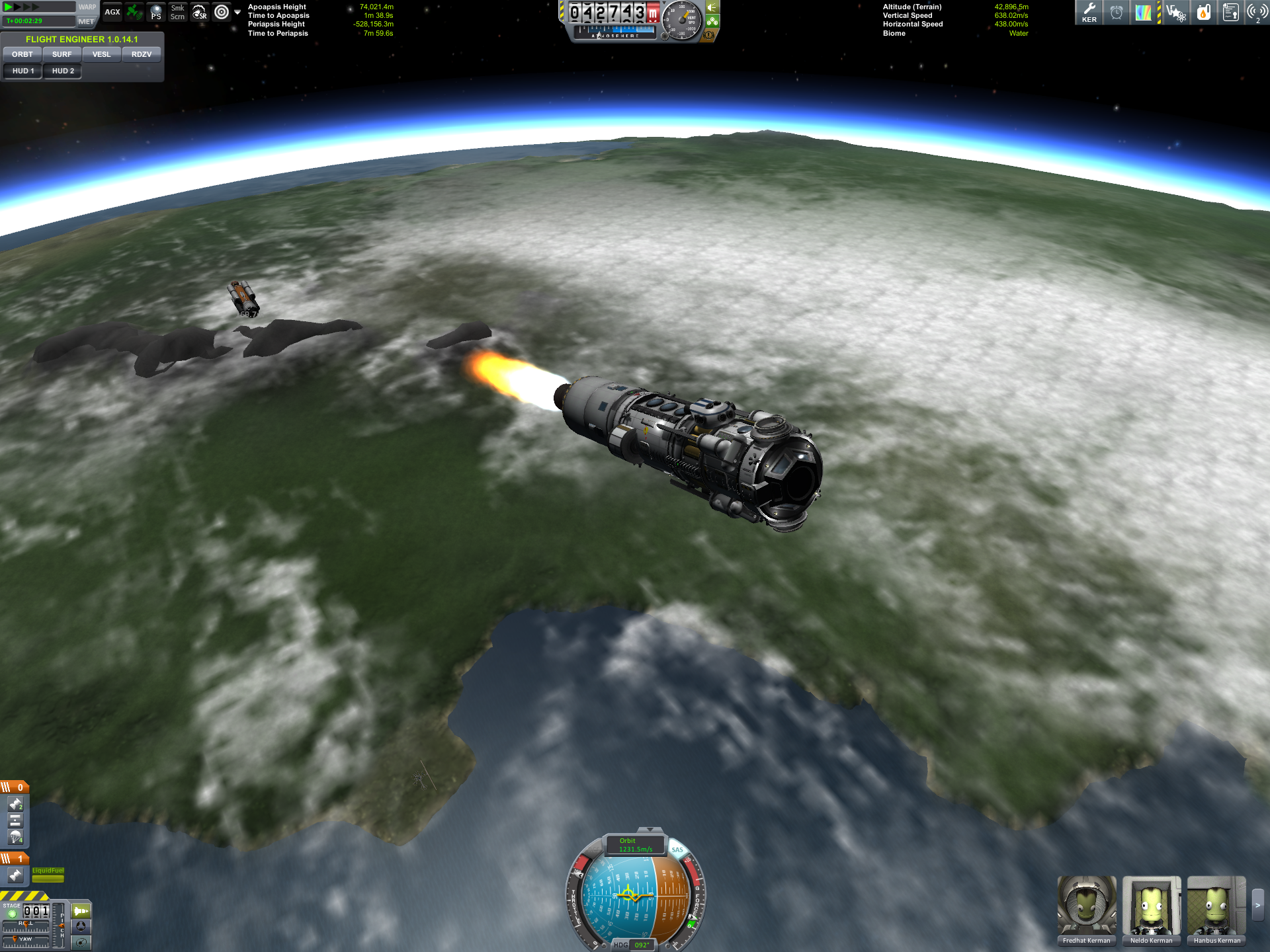Click the Orbit speed mode display

[635, 845]
